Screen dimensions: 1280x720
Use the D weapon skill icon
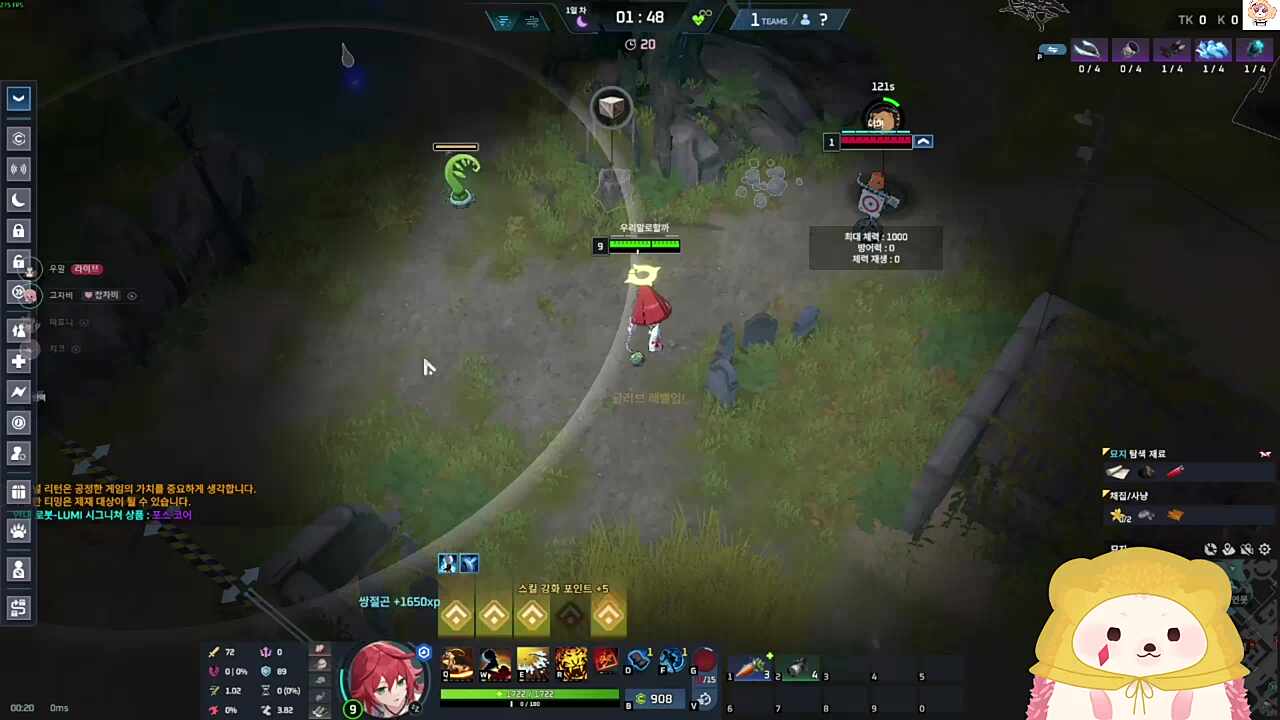click(x=639, y=661)
